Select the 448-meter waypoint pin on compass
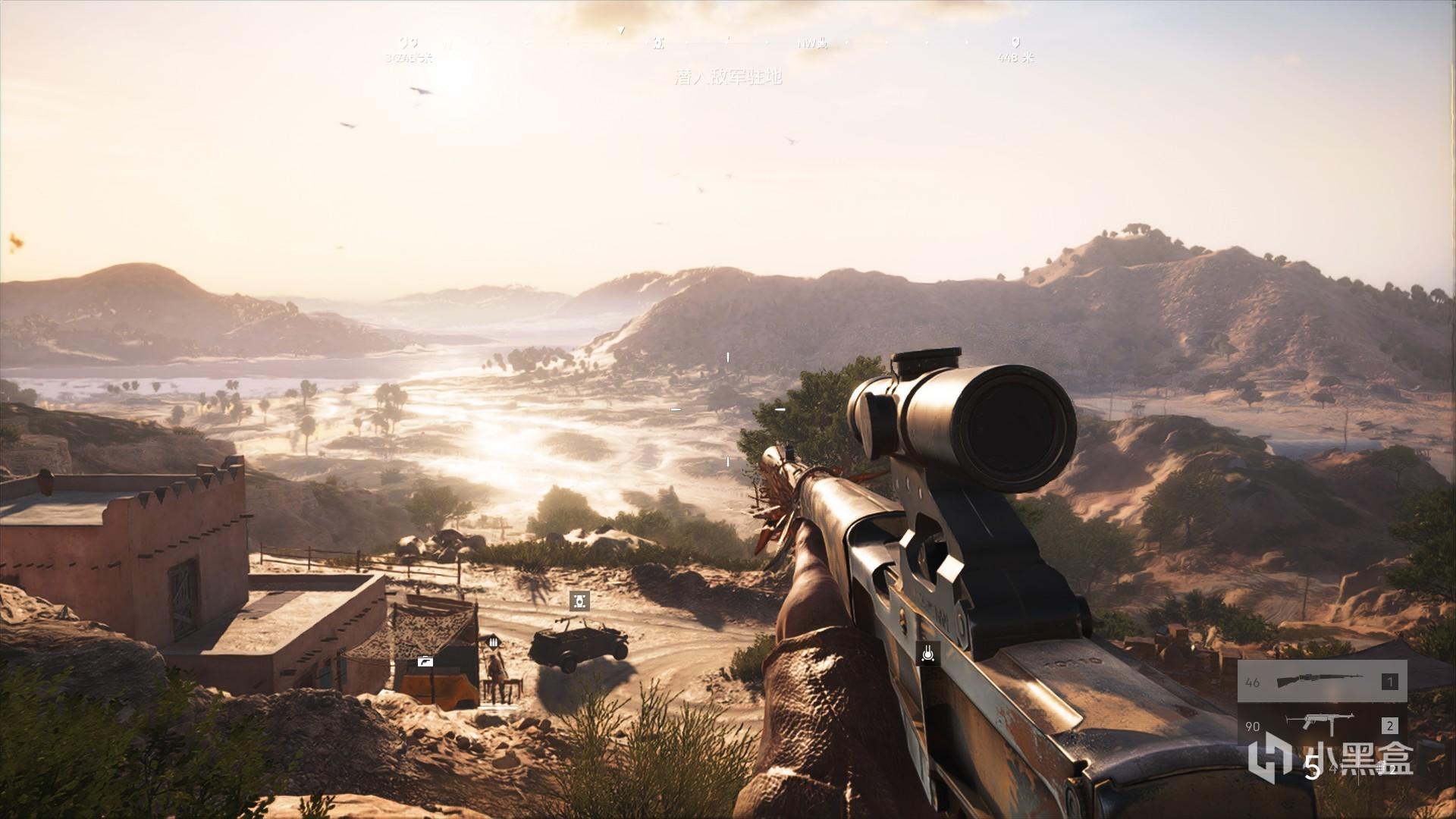Viewport: 1456px width, 819px height. (1016, 43)
